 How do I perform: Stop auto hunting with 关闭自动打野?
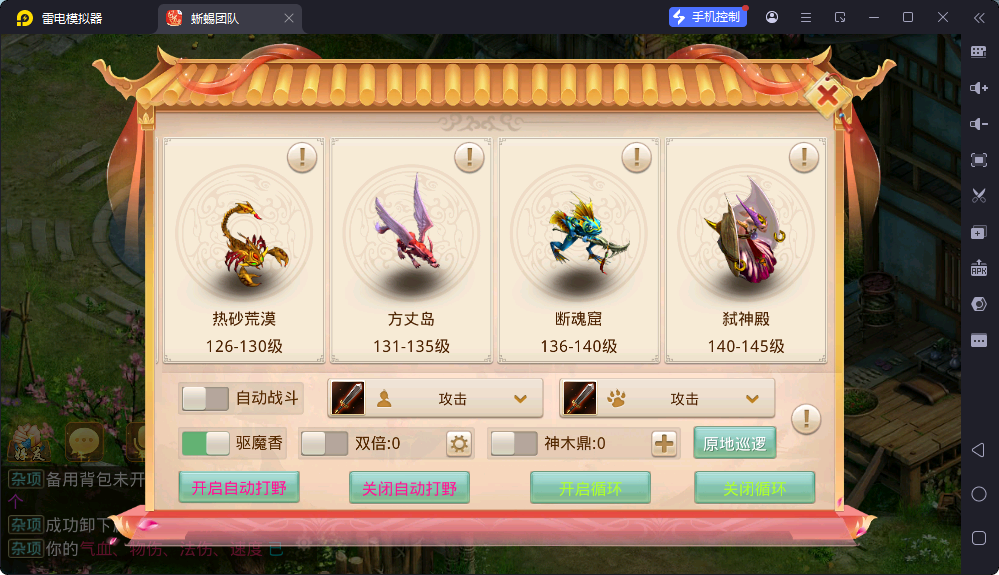409,488
